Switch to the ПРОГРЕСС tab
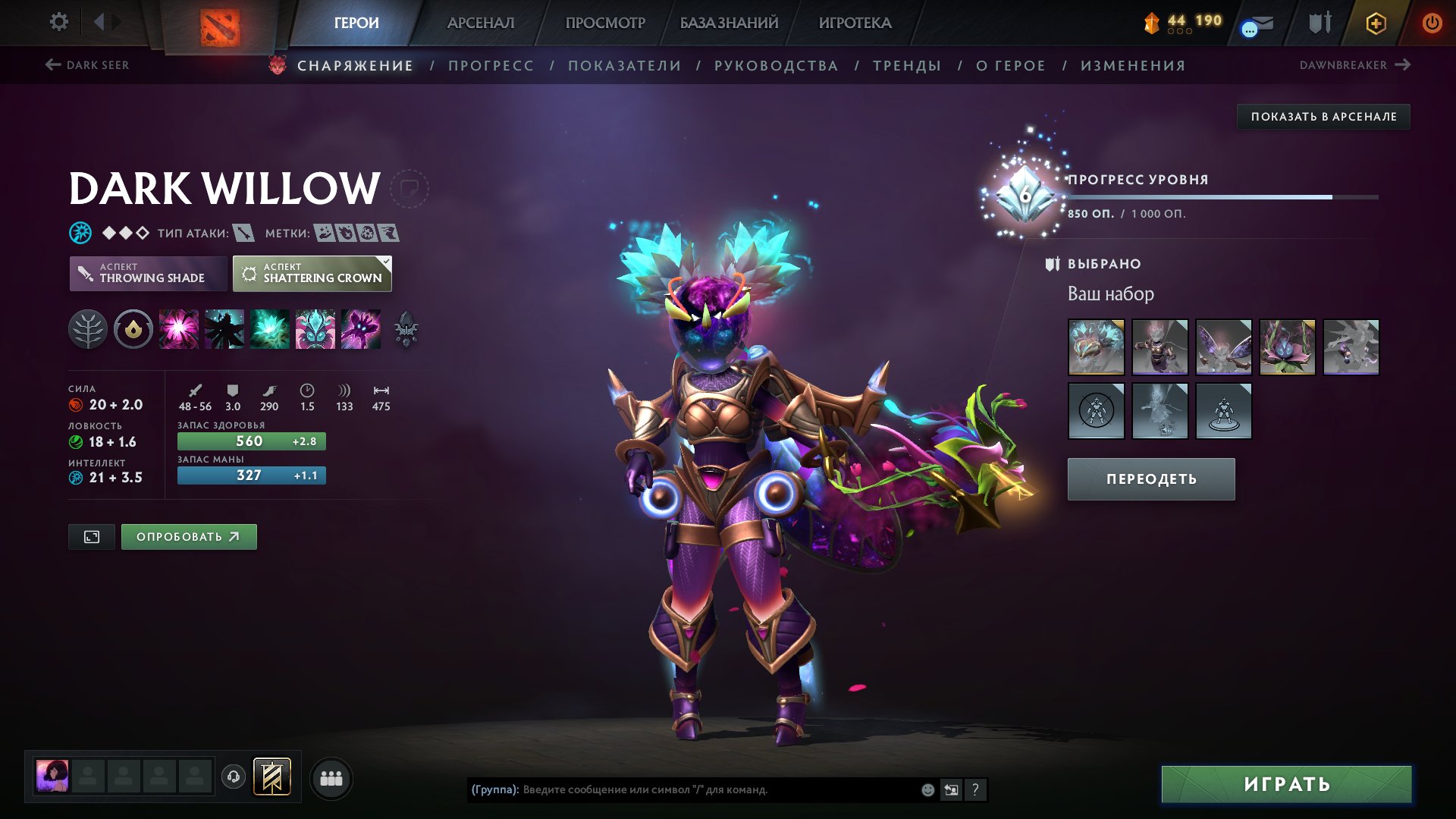 tap(490, 66)
